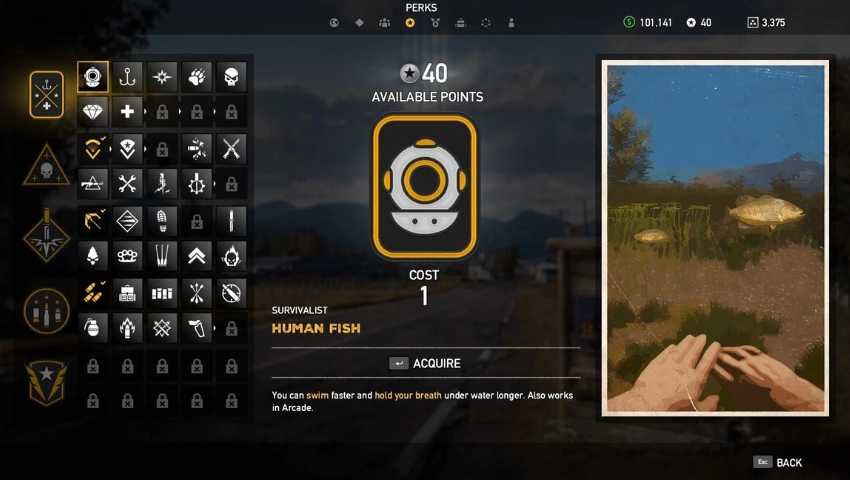The image size is (850, 480).
Task: Select the brass knuckles perk
Action: click(x=127, y=255)
